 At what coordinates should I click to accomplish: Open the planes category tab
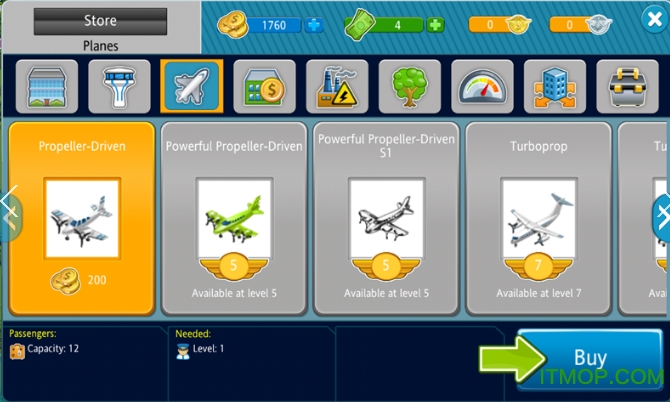coord(192,87)
